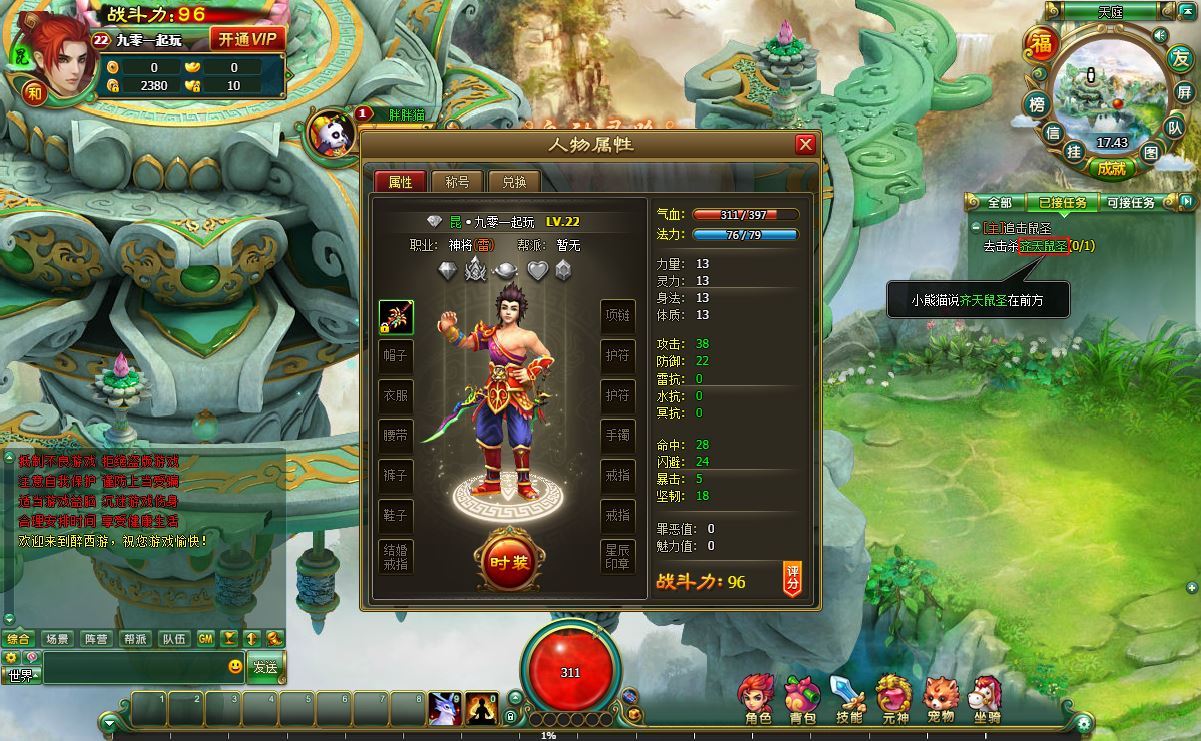1201x741 pixels.
Task: Open the 背包 bag icon
Action: coord(802,698)
